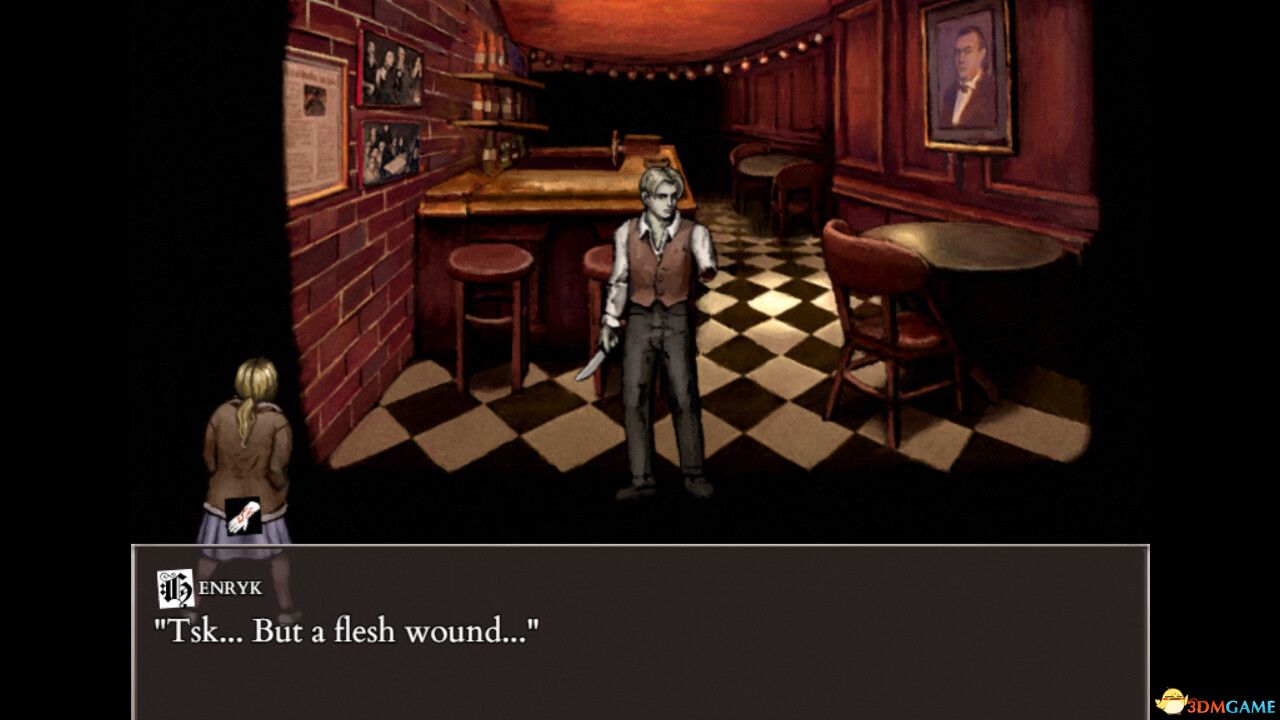This screenshot has height=720, width=1280.
Task: Click the dialogue text to advance it
Action: coord(345,630)
